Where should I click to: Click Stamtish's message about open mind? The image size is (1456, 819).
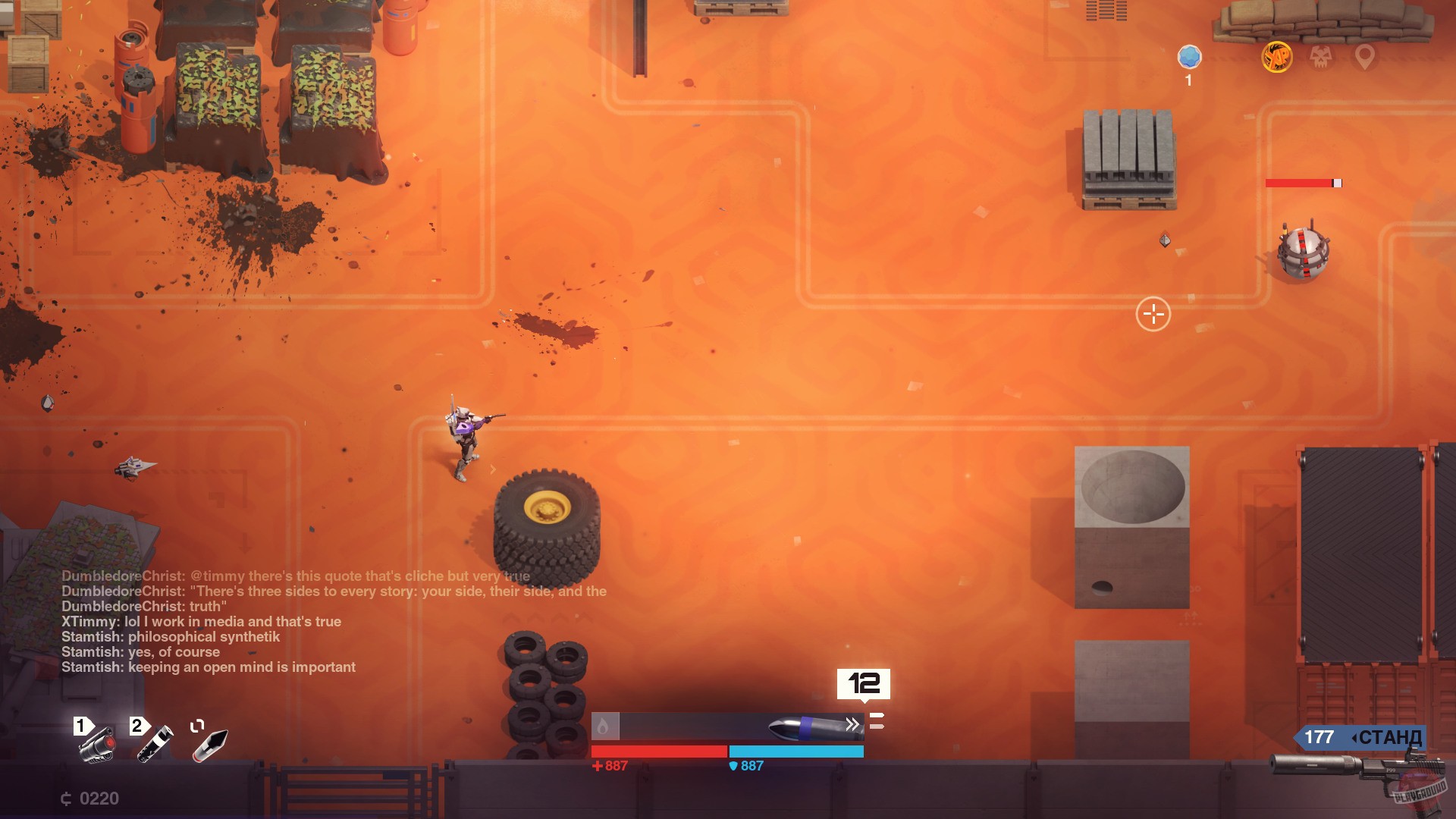tap(208, 667)
